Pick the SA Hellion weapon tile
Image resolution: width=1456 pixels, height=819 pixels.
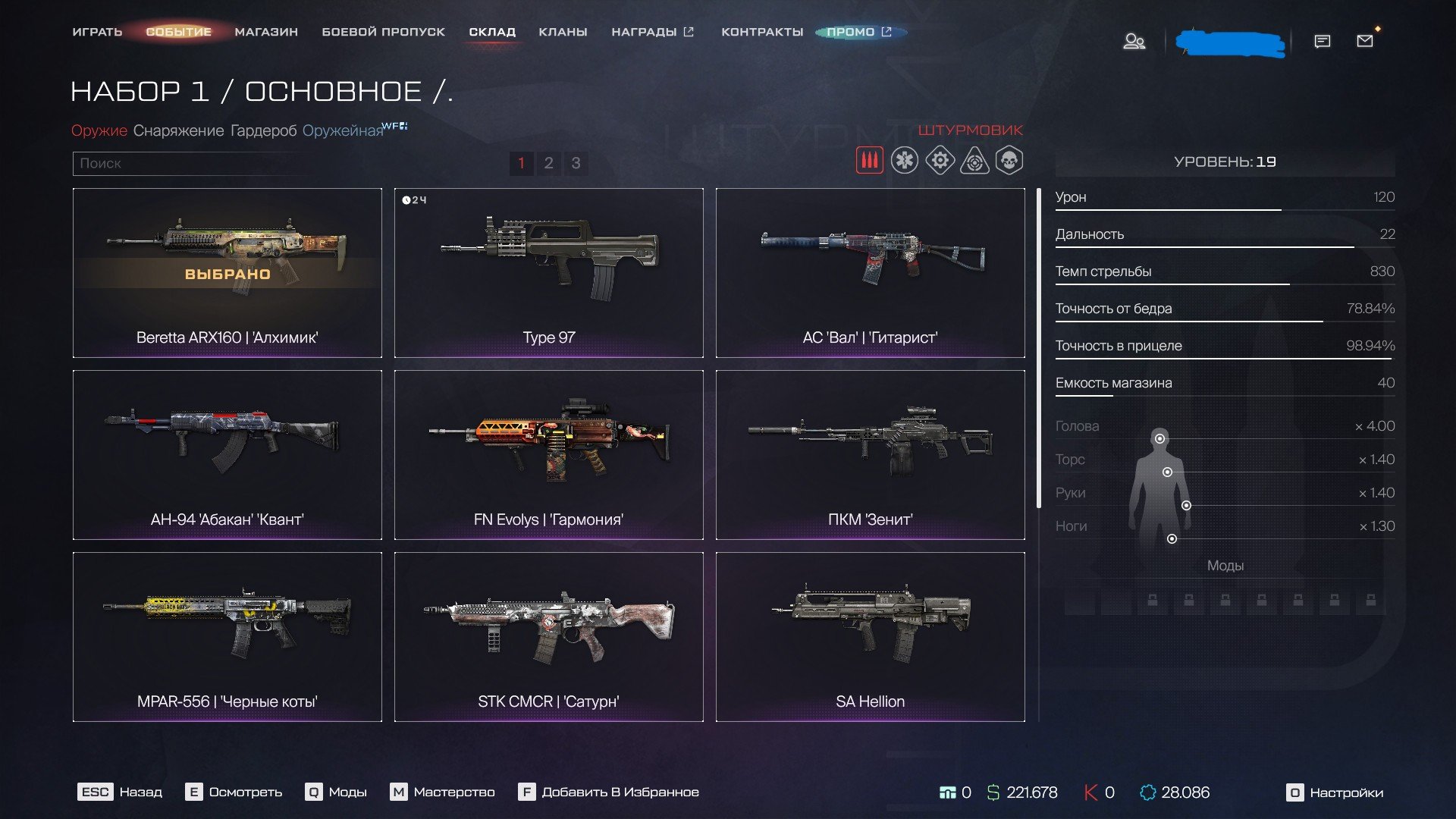click(870, 636)
